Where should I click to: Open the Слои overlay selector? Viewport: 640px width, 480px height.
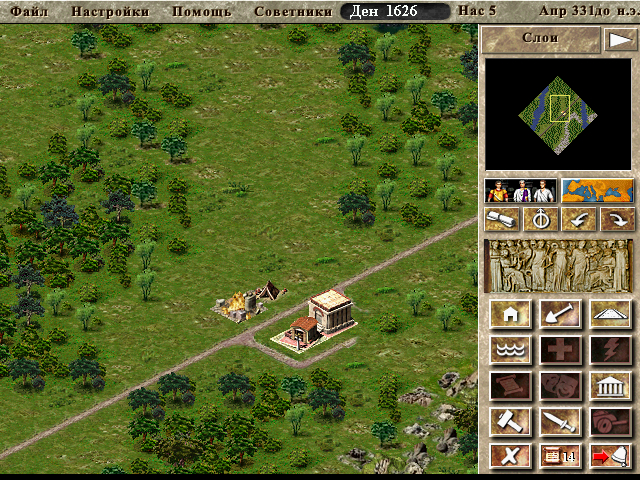[540, 38]
